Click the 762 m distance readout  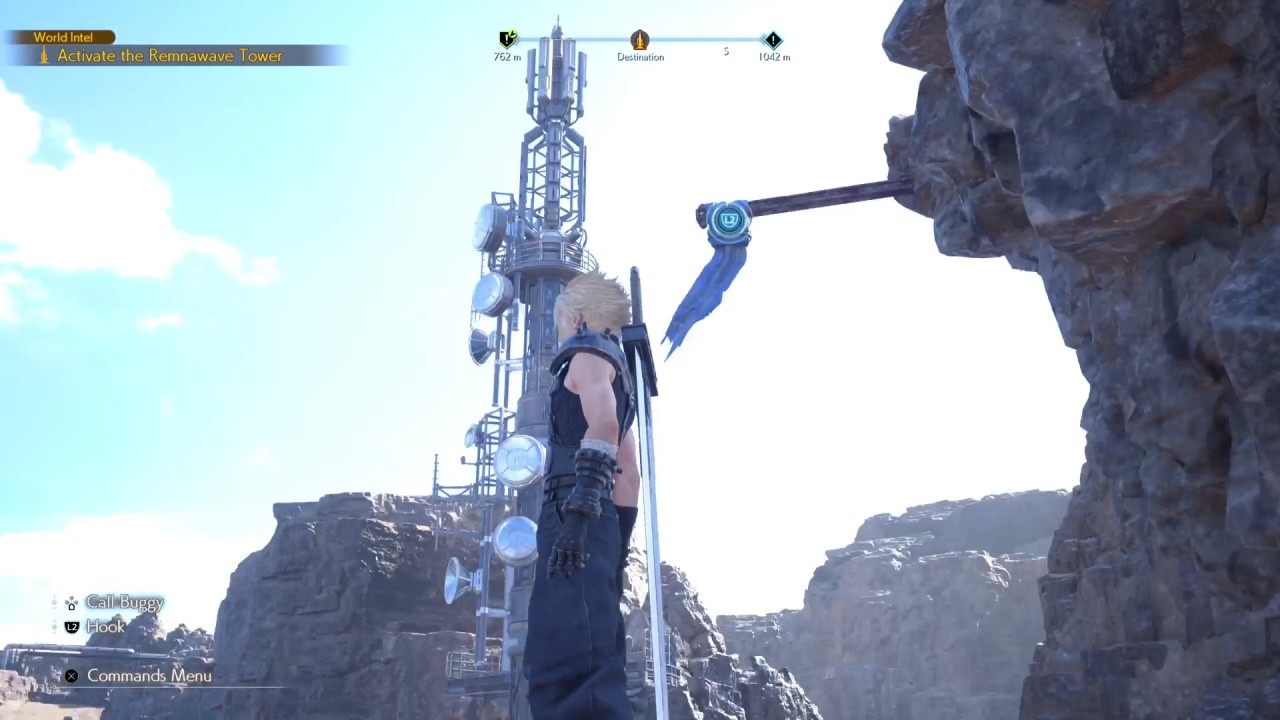point(508,58)
